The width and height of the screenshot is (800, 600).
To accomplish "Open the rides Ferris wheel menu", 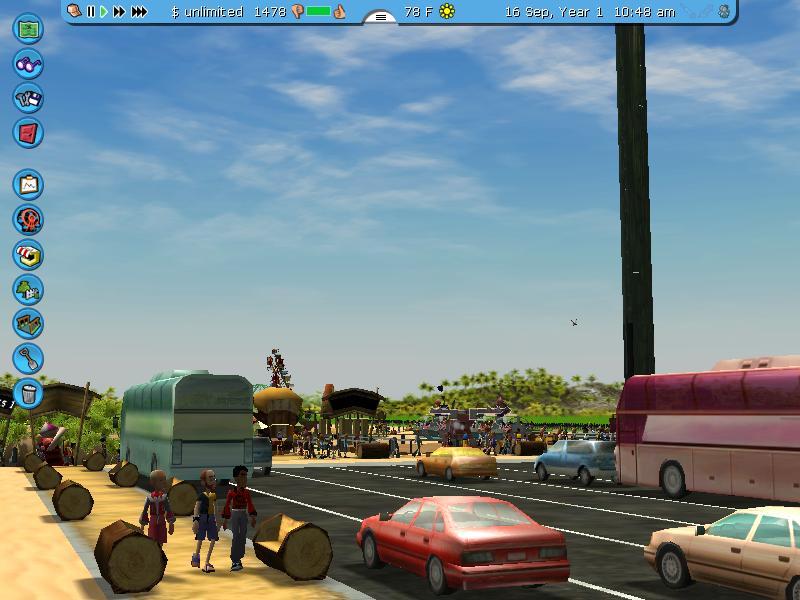I will pyautogui.click(x=28, y=219).
